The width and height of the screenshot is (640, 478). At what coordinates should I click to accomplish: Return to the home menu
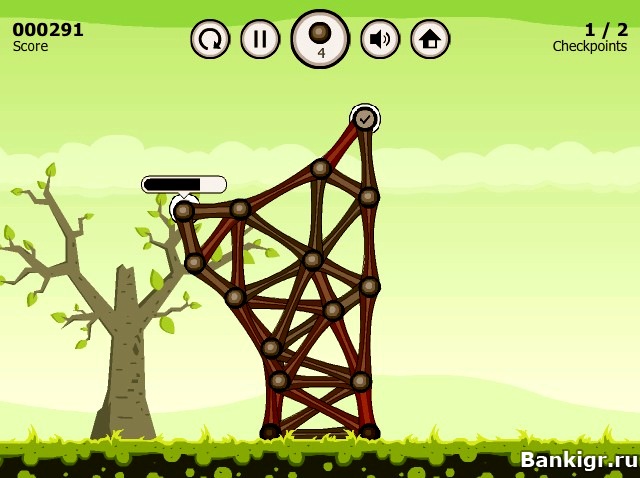click(430, 39)
